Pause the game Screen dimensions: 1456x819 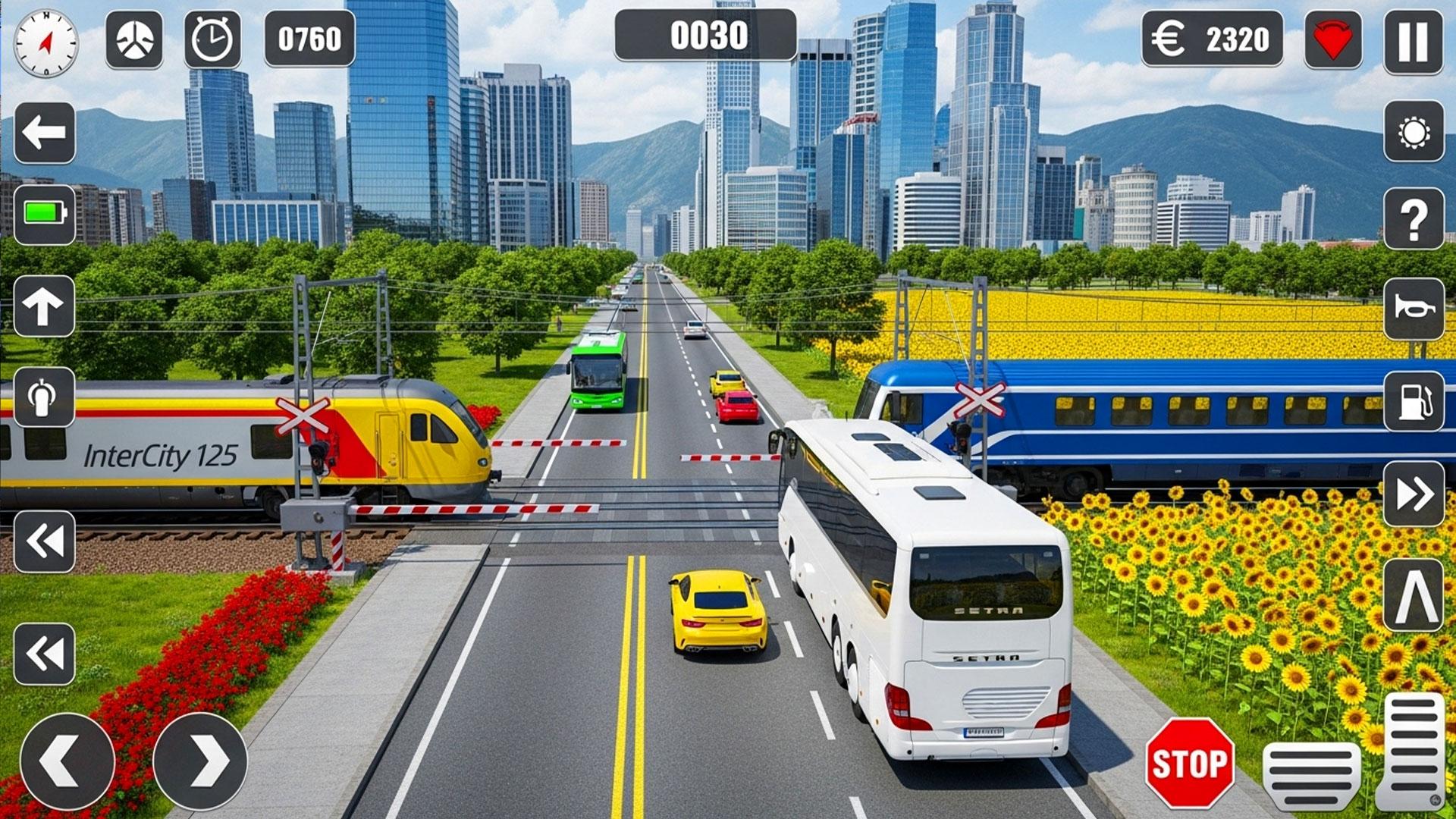1413,42
